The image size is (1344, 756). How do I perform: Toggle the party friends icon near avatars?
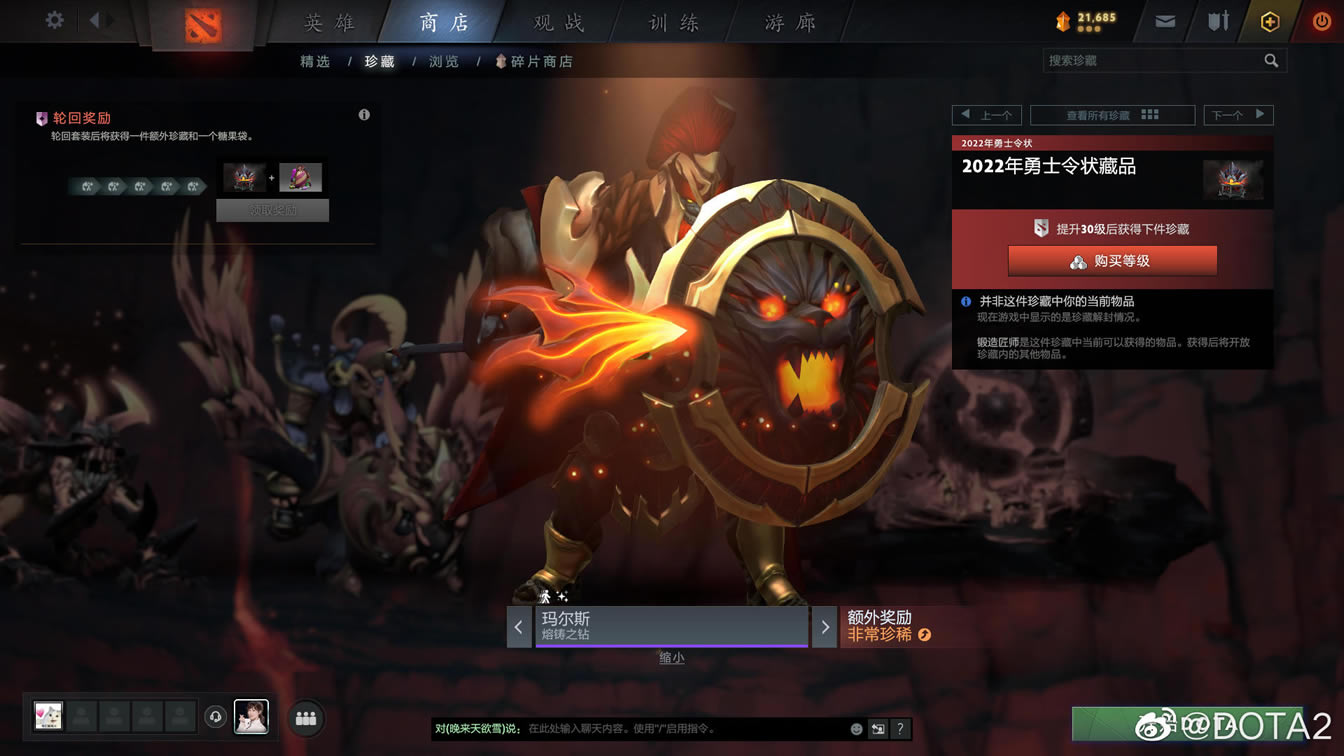point(306,718)
